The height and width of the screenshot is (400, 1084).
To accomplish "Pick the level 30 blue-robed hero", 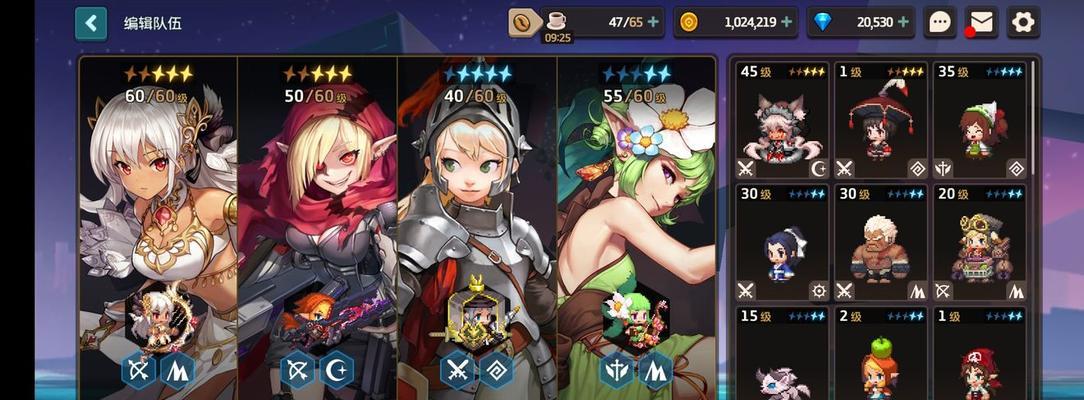I will [x=783, y=243].
